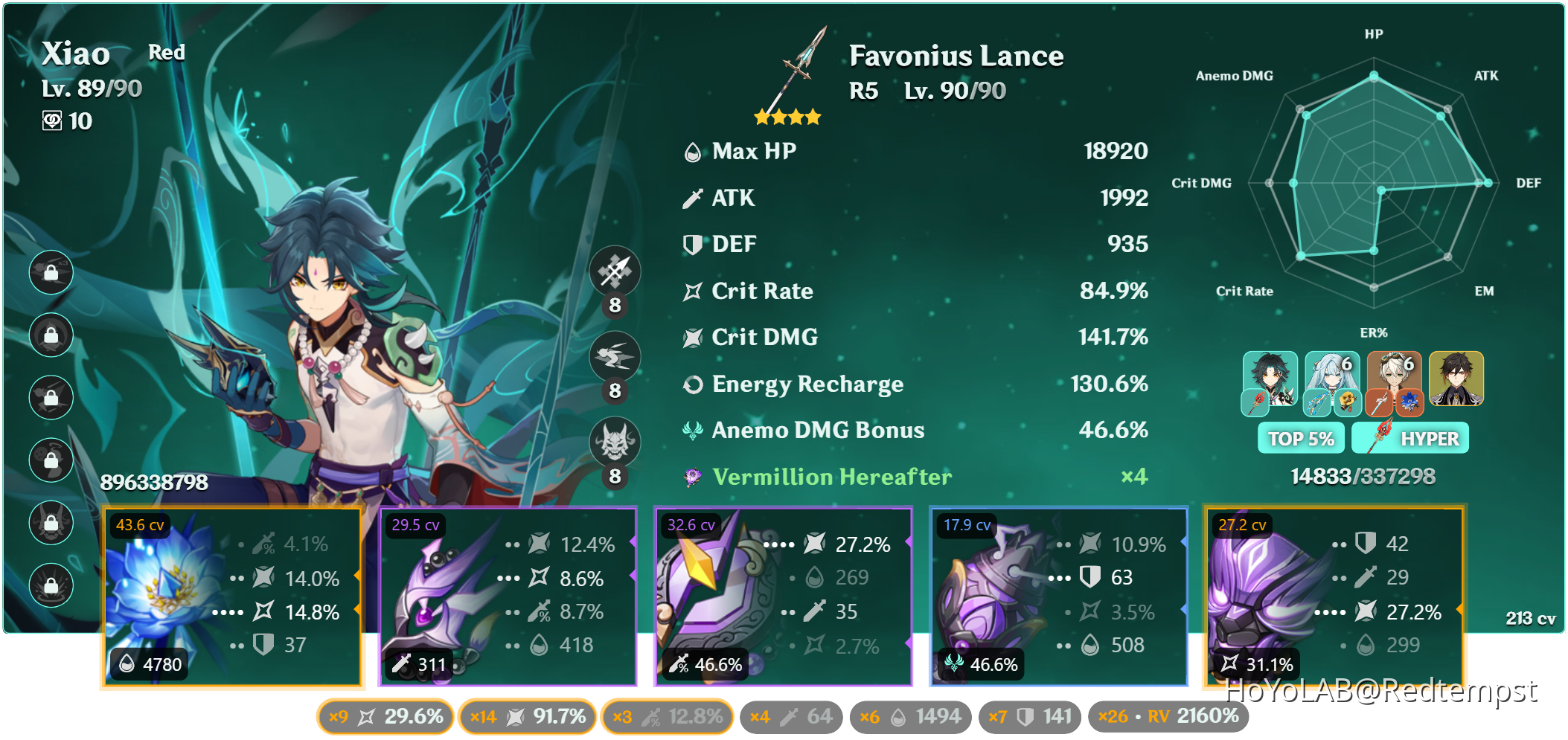Open the Vermillion Hereafter set icon

click(691, 477)
